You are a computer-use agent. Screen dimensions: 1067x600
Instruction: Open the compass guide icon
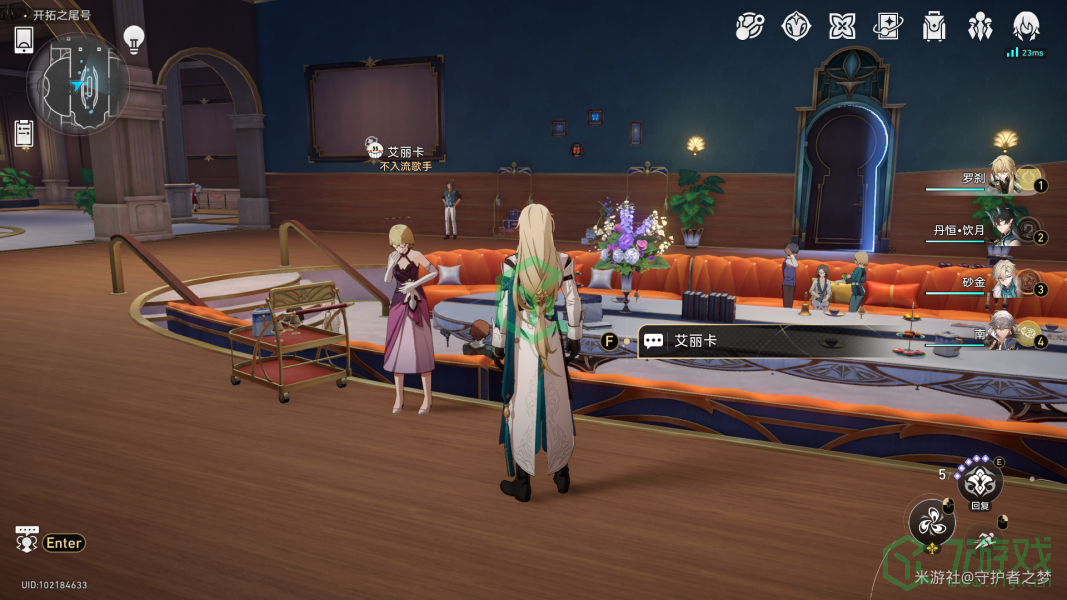point(796,27)
